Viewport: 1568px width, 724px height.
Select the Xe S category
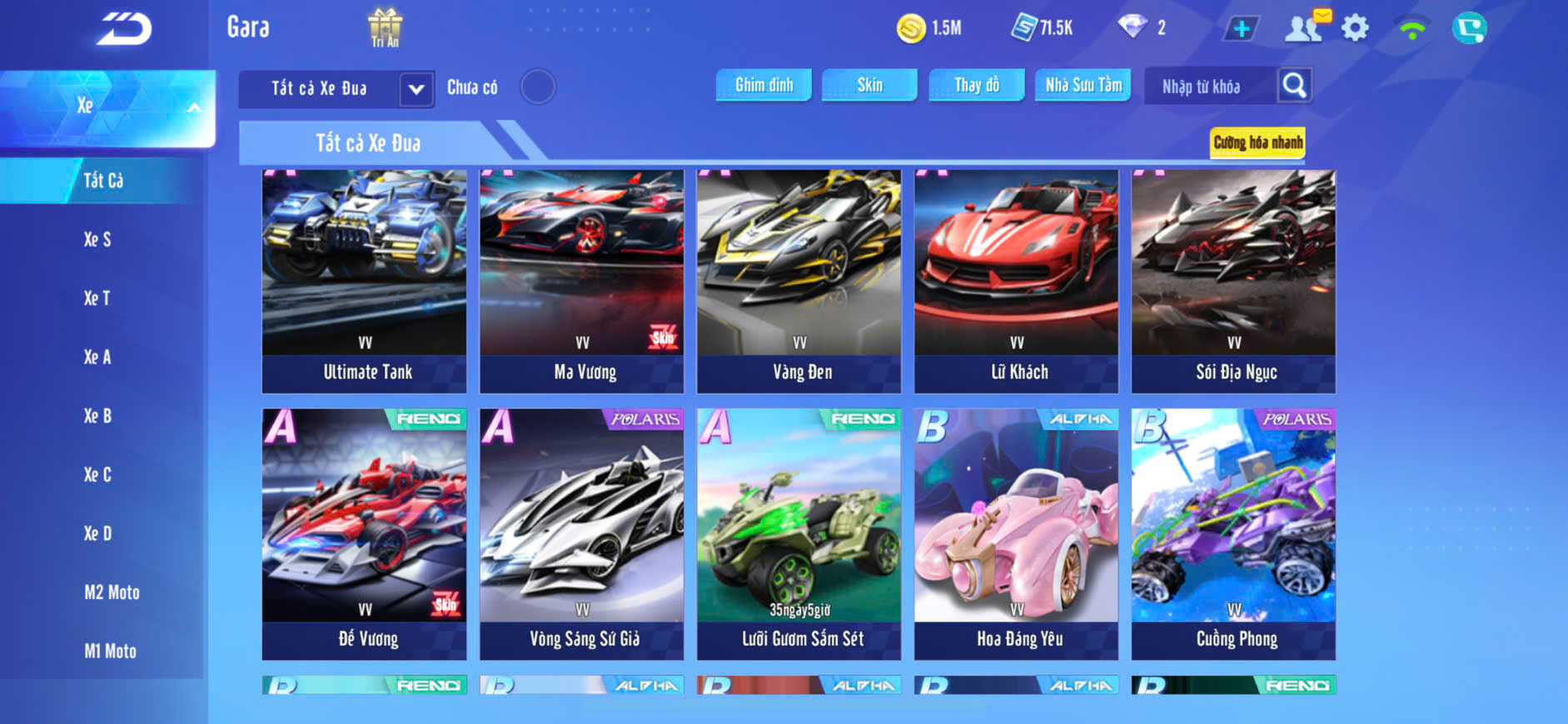tap(97, 240)
